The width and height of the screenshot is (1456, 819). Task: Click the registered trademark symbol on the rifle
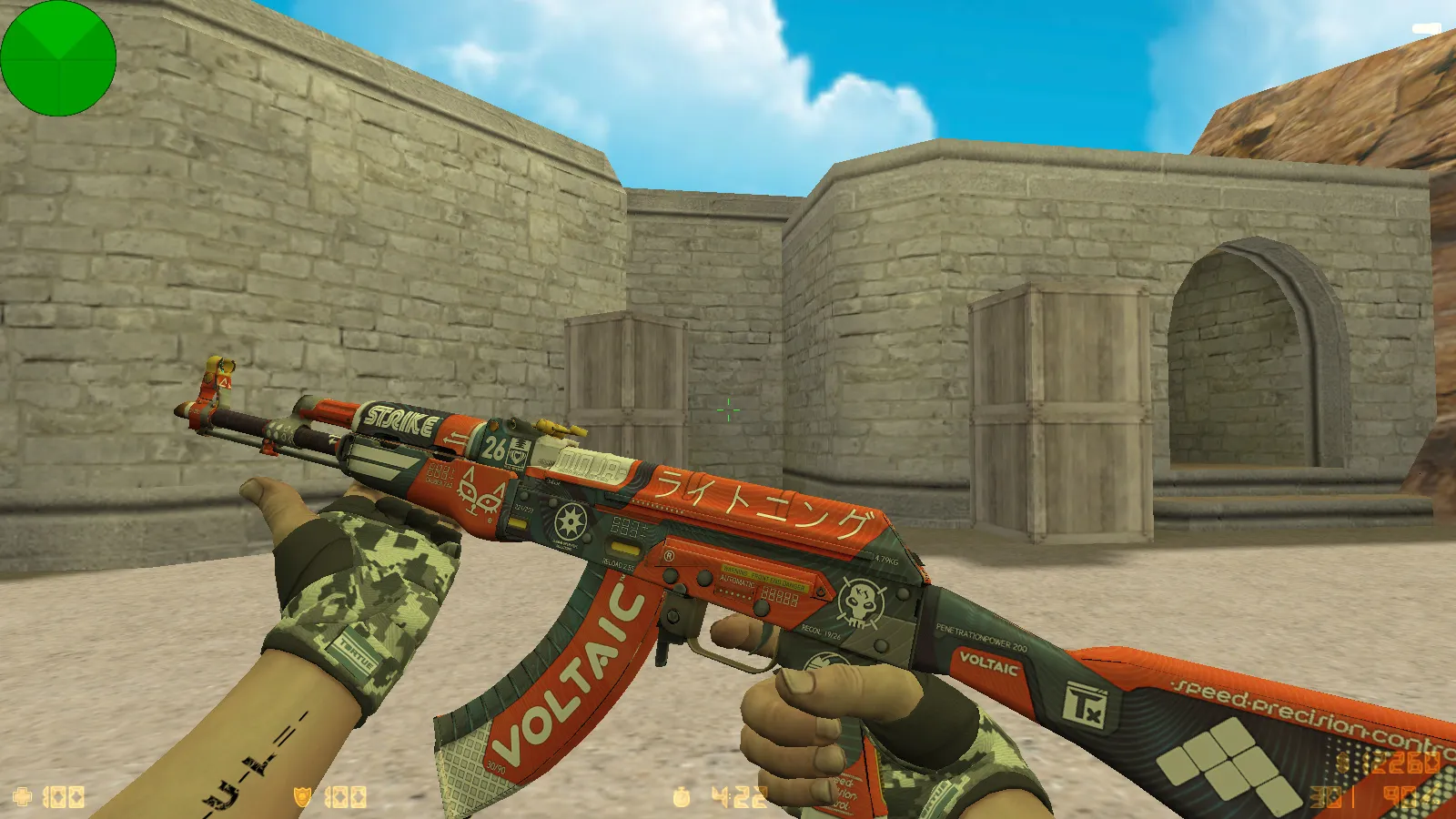click(670, 554)
